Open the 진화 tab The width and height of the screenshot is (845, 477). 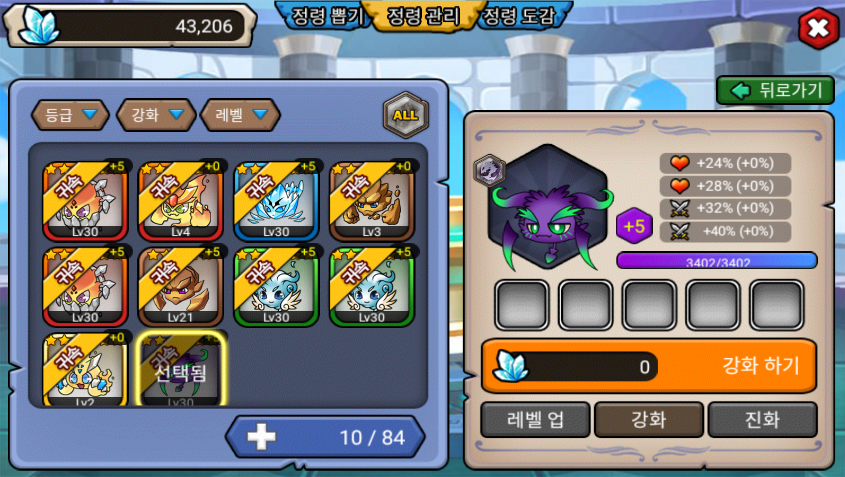coord(762,420)
